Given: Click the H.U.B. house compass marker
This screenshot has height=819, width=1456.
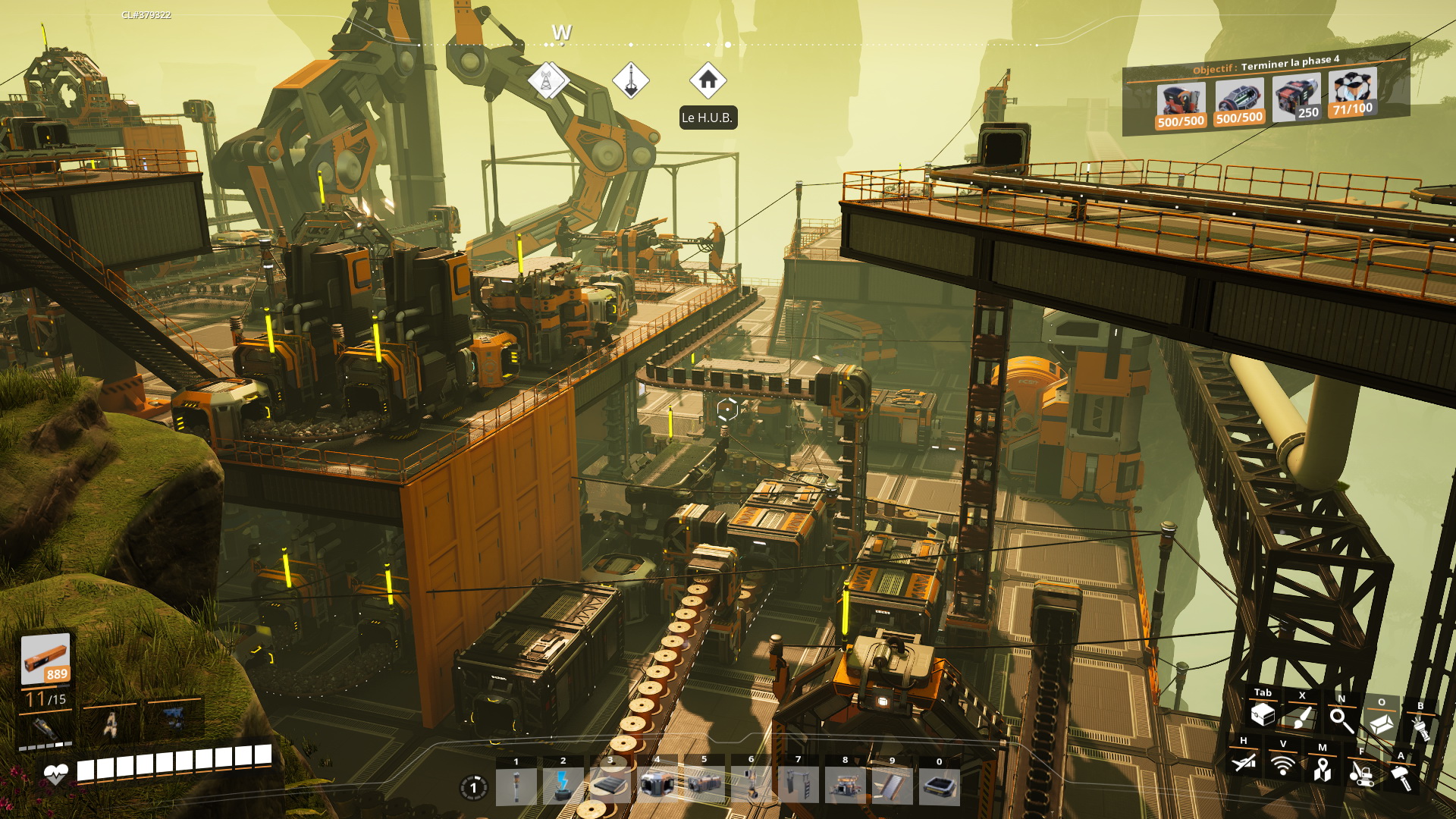Looking at the screenshot, I should 708,80.
